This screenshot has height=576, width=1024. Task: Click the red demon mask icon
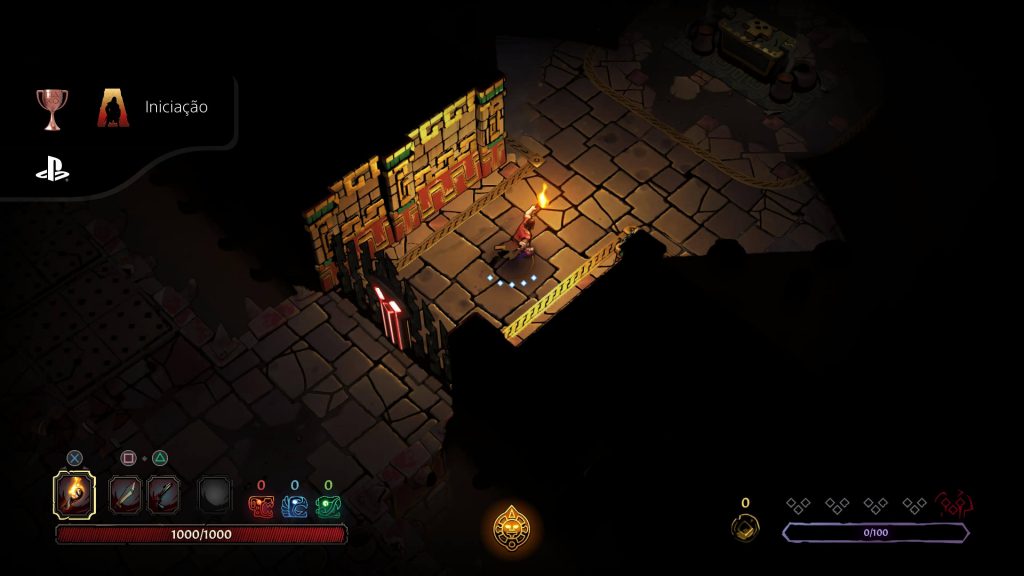pyautogui.click(x=954, y=505)
